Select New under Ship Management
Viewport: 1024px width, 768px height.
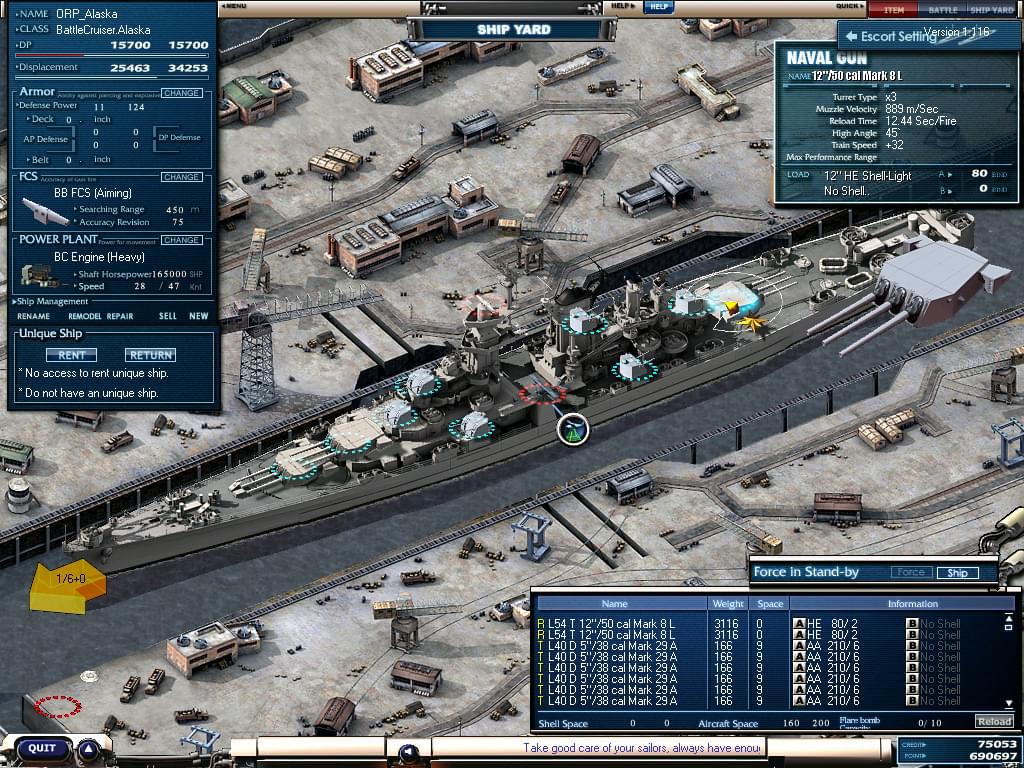[199, 316]
